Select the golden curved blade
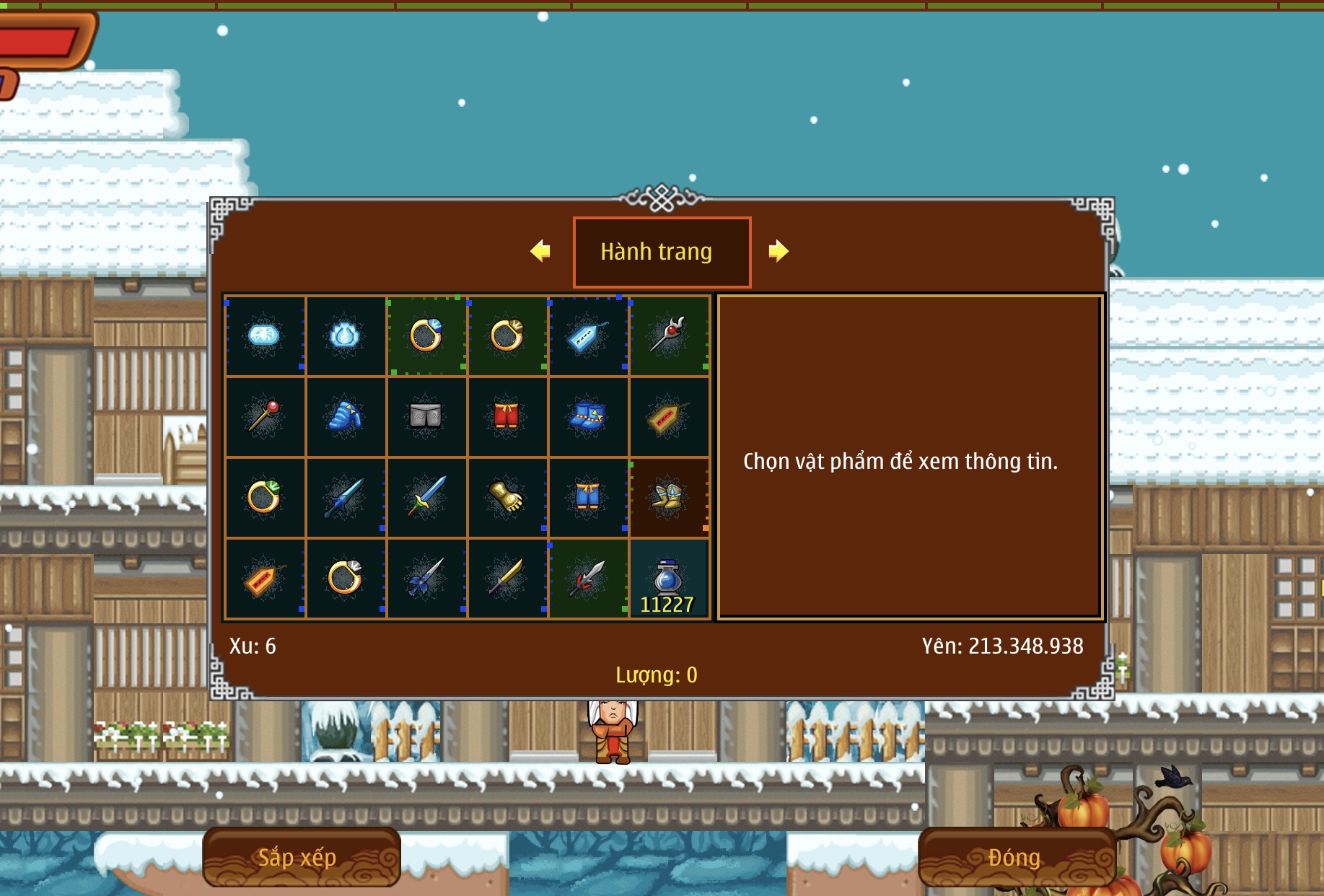Image resolution: width=1324 pixels, height=896 pixels. pyautogui.click(x=507, y=579)
